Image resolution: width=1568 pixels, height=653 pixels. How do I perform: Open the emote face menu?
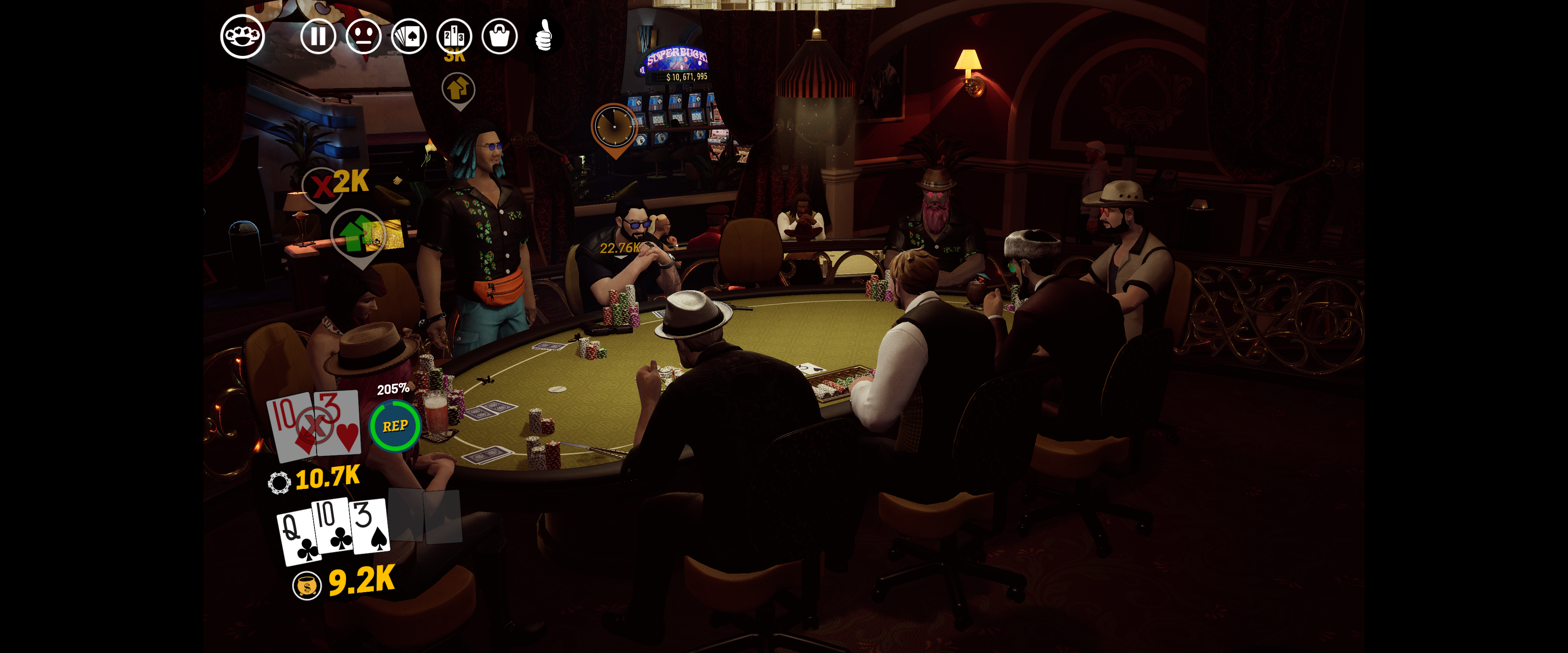[363, 36]
